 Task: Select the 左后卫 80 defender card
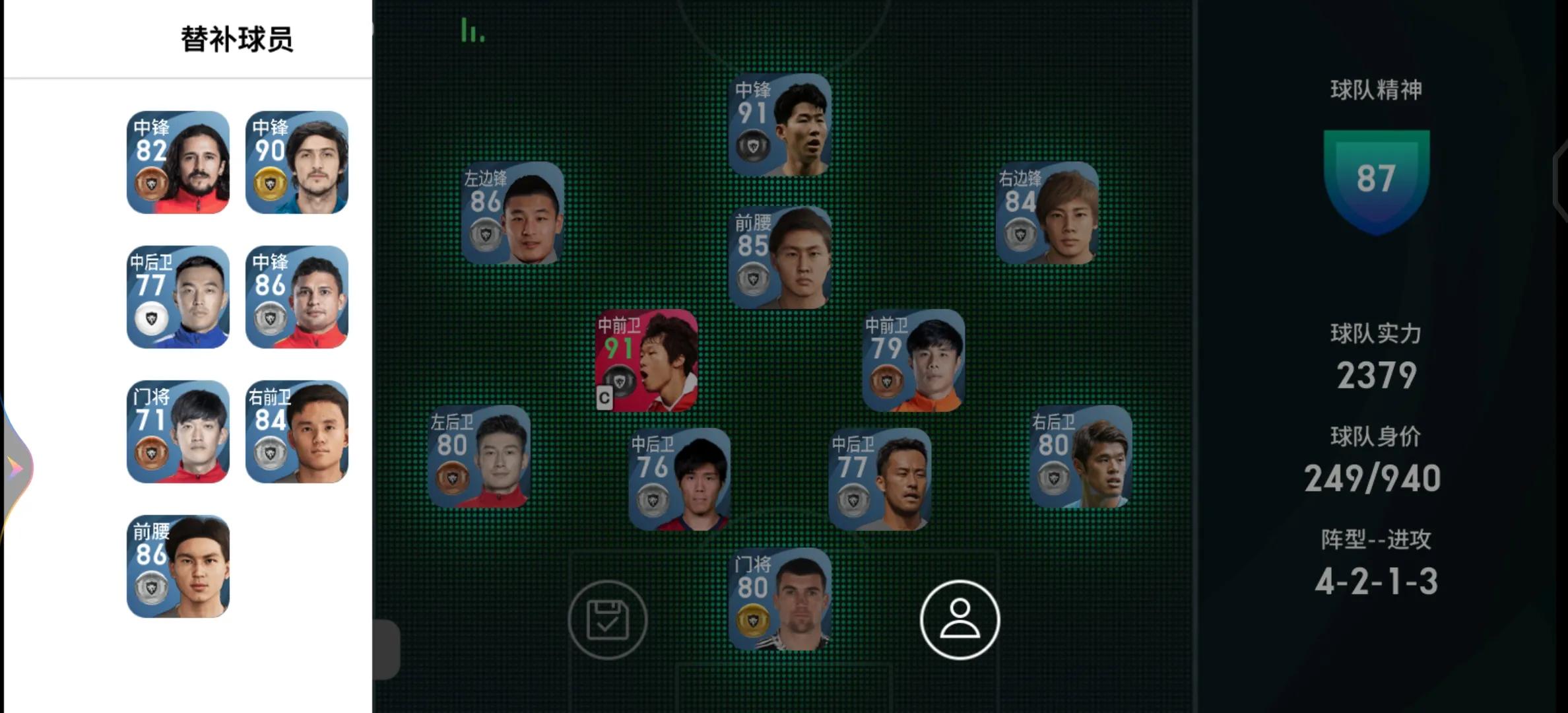tap(478, 456)
